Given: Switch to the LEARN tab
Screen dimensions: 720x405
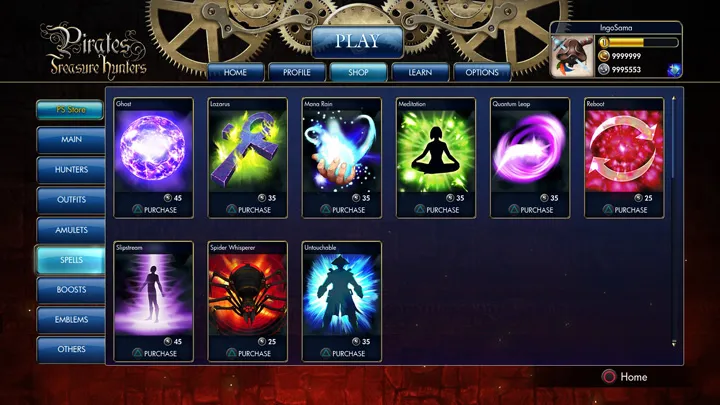Looking at the screenshot, I should point(419,72).
